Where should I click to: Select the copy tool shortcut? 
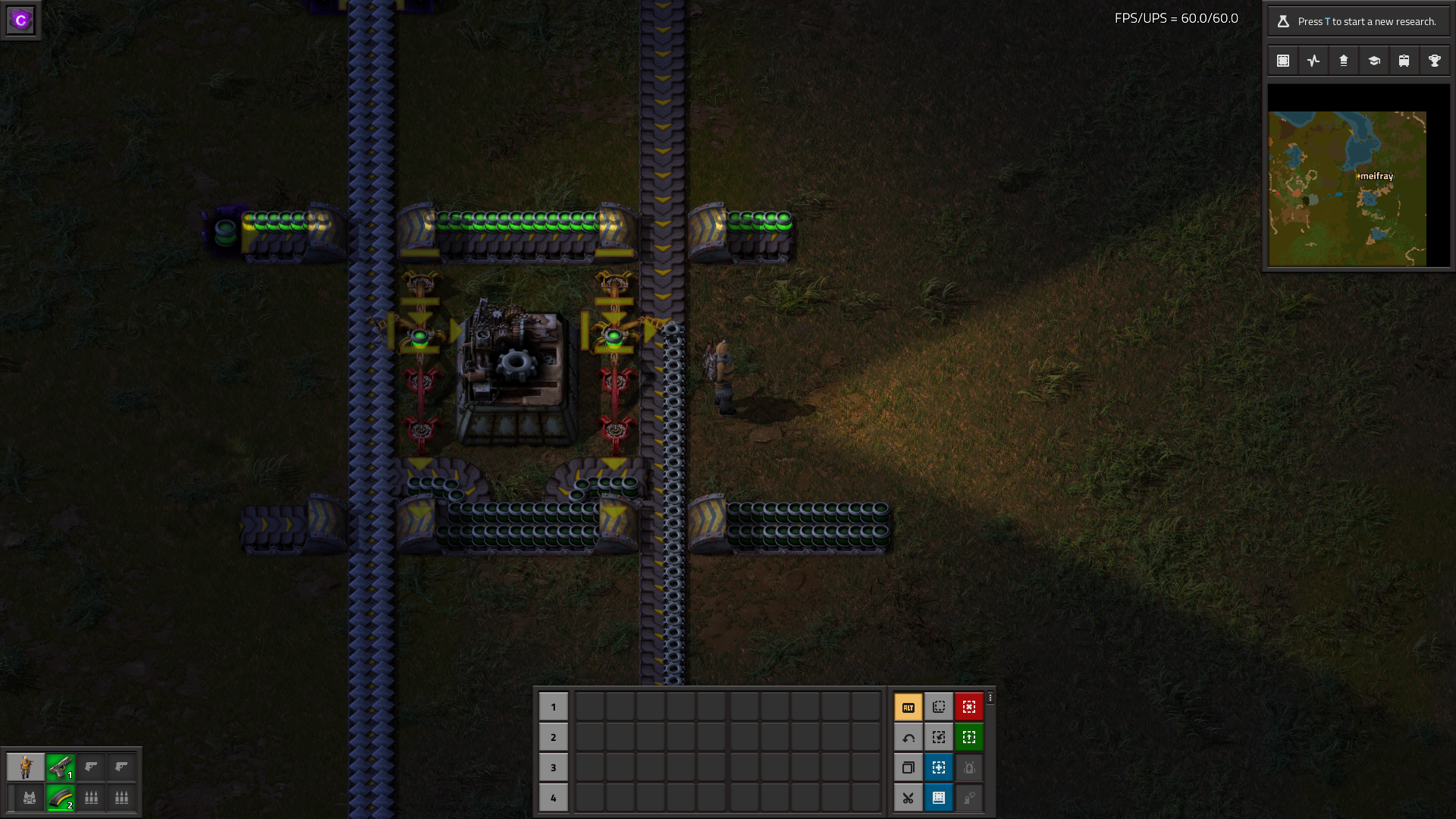pos(908,767)
